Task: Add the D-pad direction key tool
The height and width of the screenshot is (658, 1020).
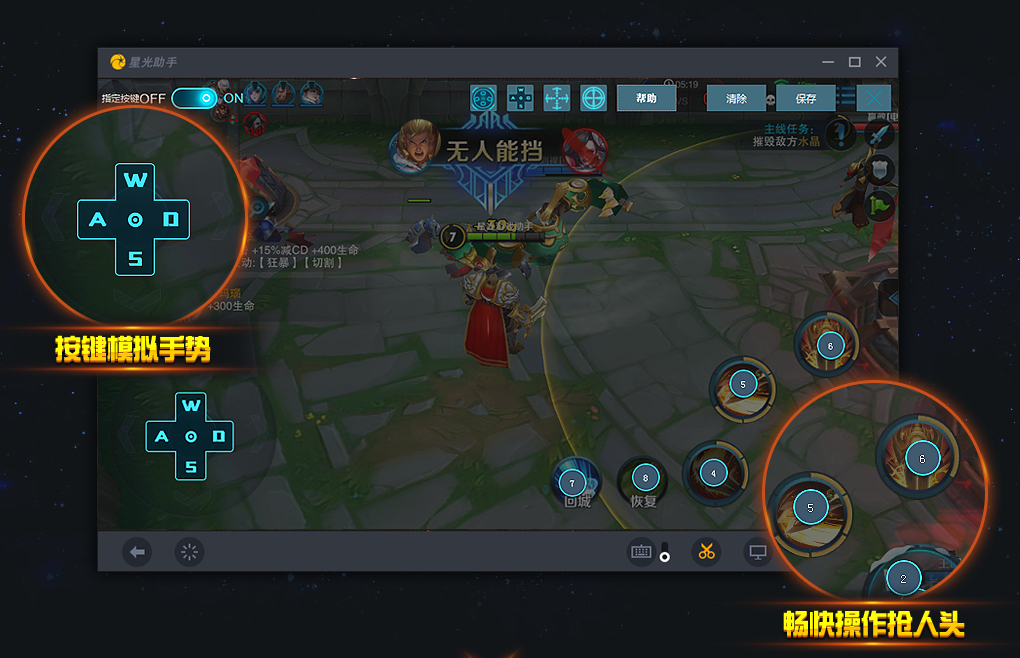Action: tap(520, 98)
